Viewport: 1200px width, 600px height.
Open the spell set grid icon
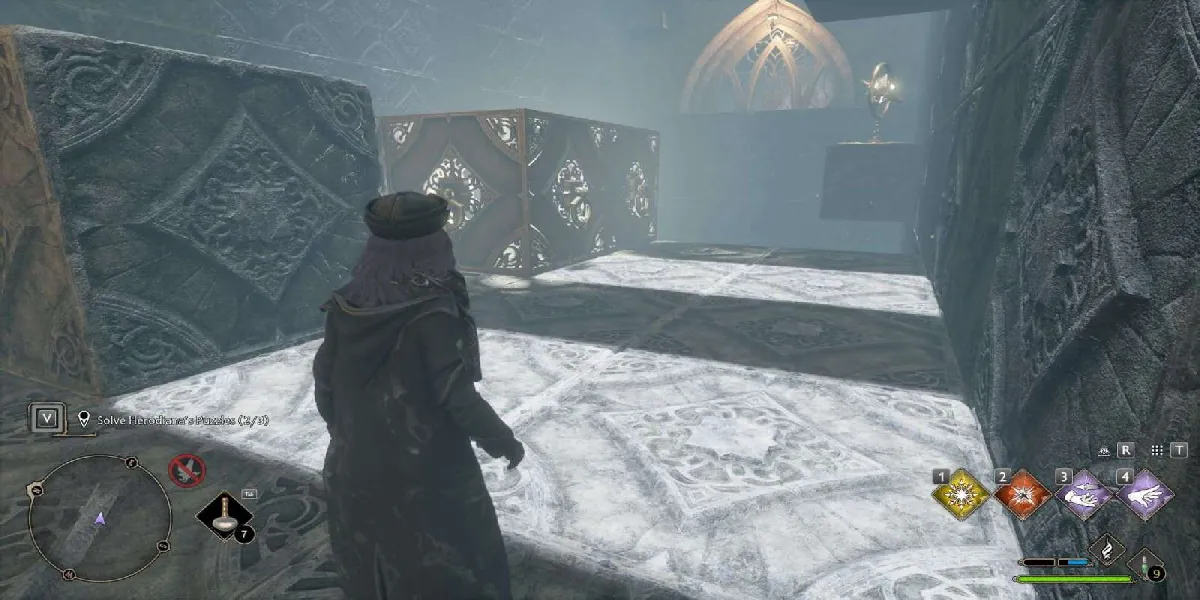tap(1156, 451)
